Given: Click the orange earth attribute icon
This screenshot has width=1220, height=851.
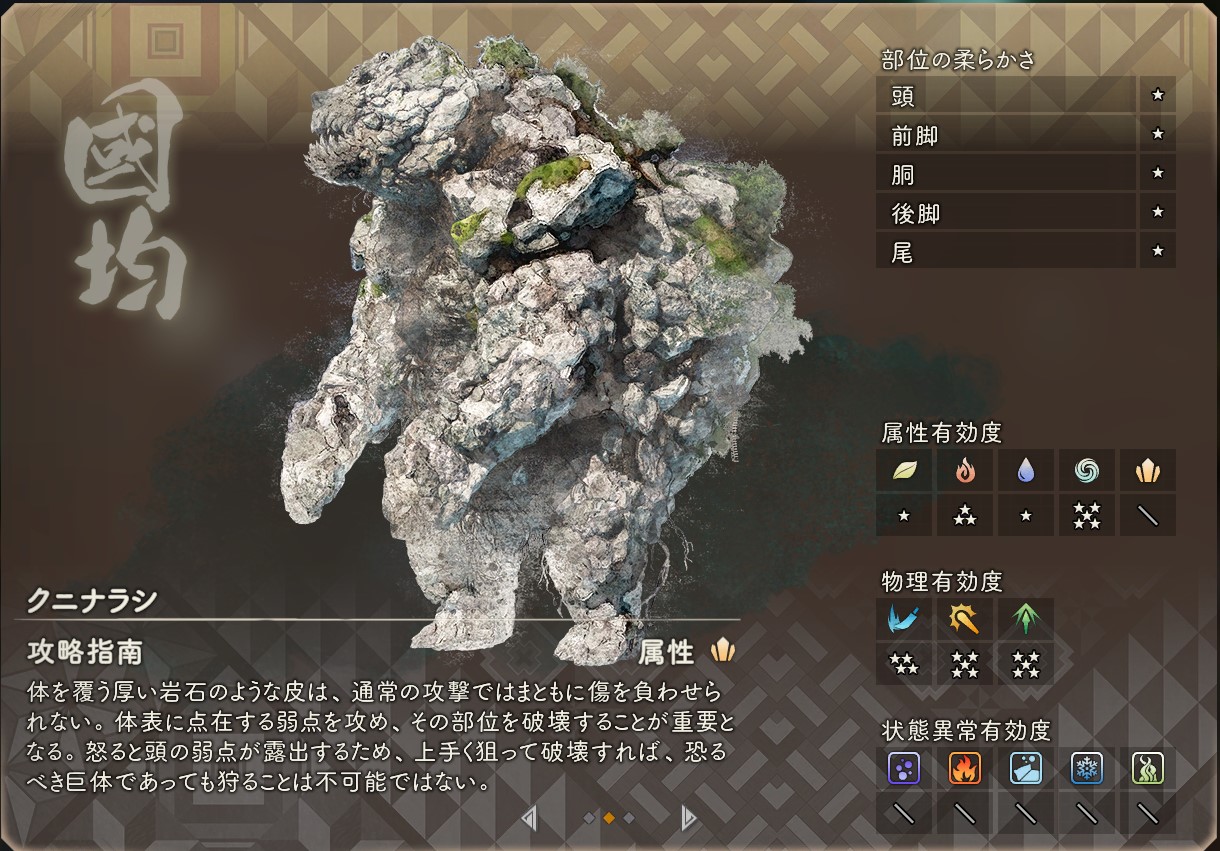Looking at the screenshot, I should [1147, 470].
